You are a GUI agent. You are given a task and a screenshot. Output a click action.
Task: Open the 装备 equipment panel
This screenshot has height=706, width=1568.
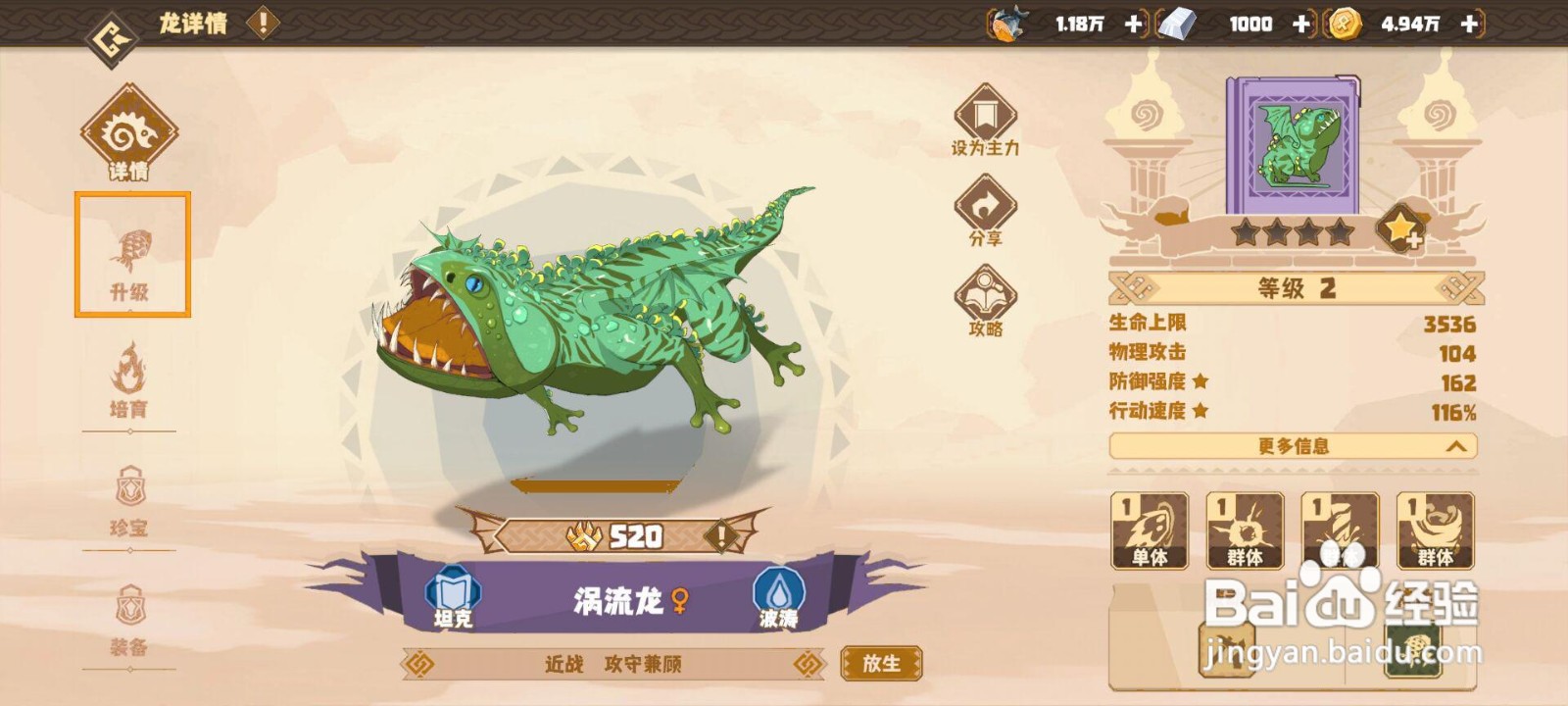(x=132, y=618)
